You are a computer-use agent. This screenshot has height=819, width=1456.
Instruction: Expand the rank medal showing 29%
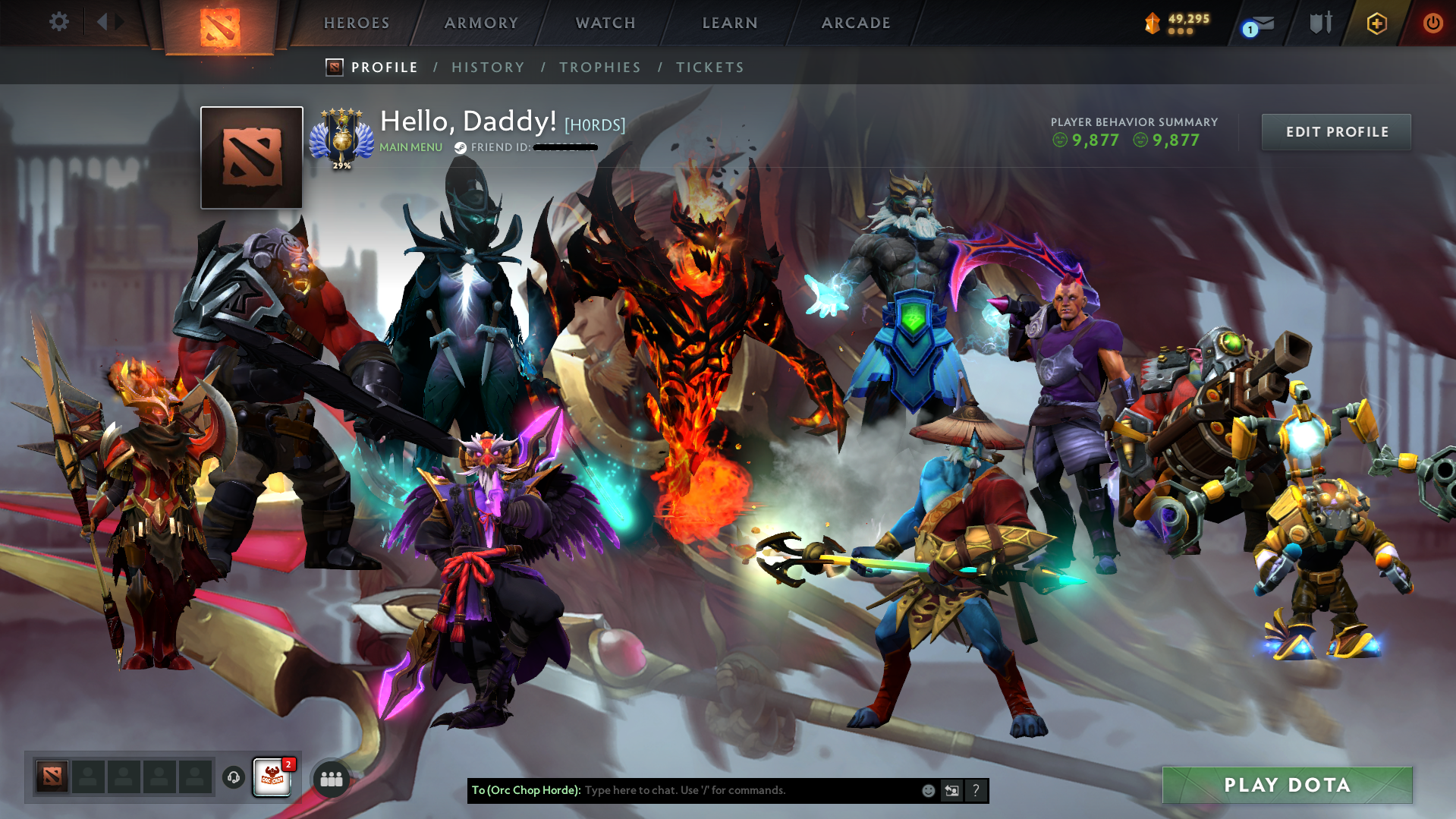343,137
